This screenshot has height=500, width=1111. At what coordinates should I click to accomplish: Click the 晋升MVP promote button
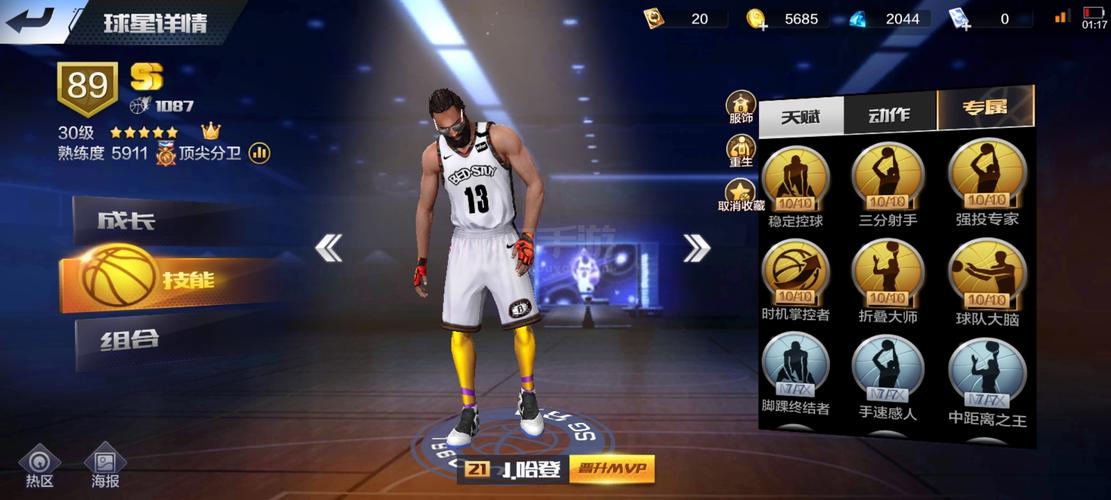611,468
